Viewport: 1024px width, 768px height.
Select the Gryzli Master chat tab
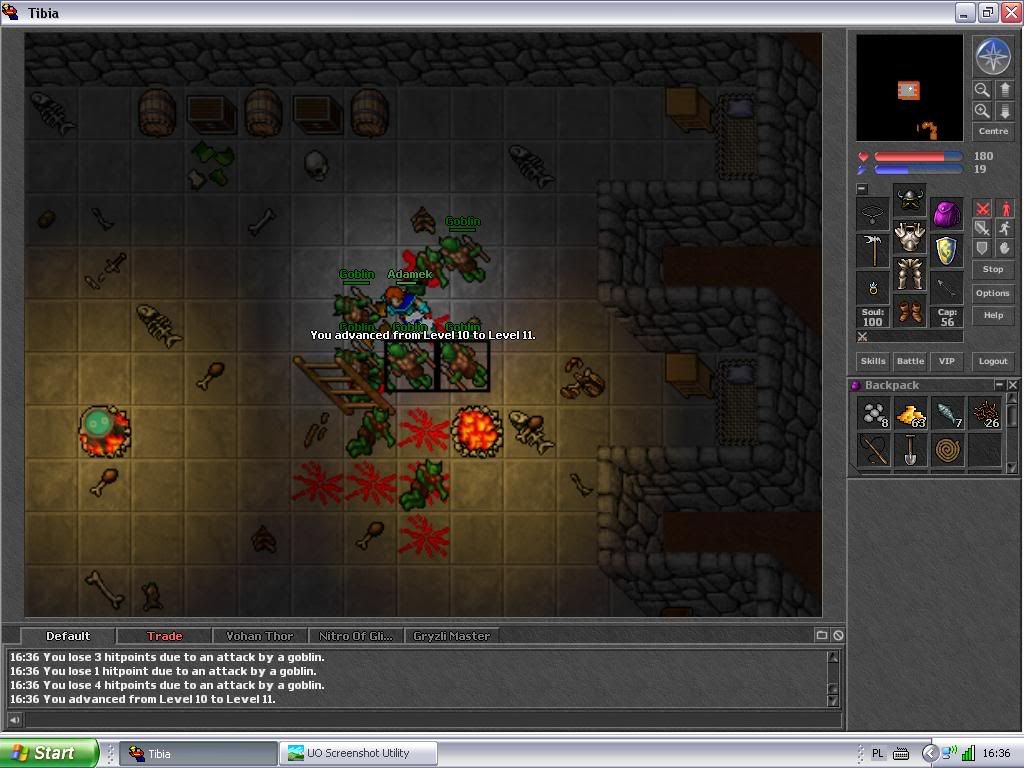pyautogui.click(x=451, y=636)
